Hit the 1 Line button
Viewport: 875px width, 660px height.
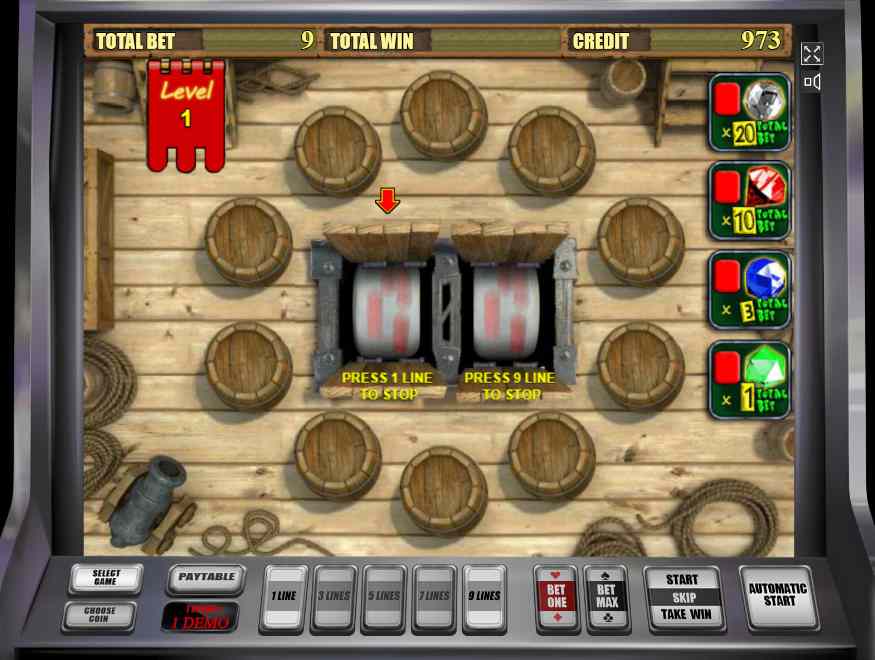coord(283,597)
